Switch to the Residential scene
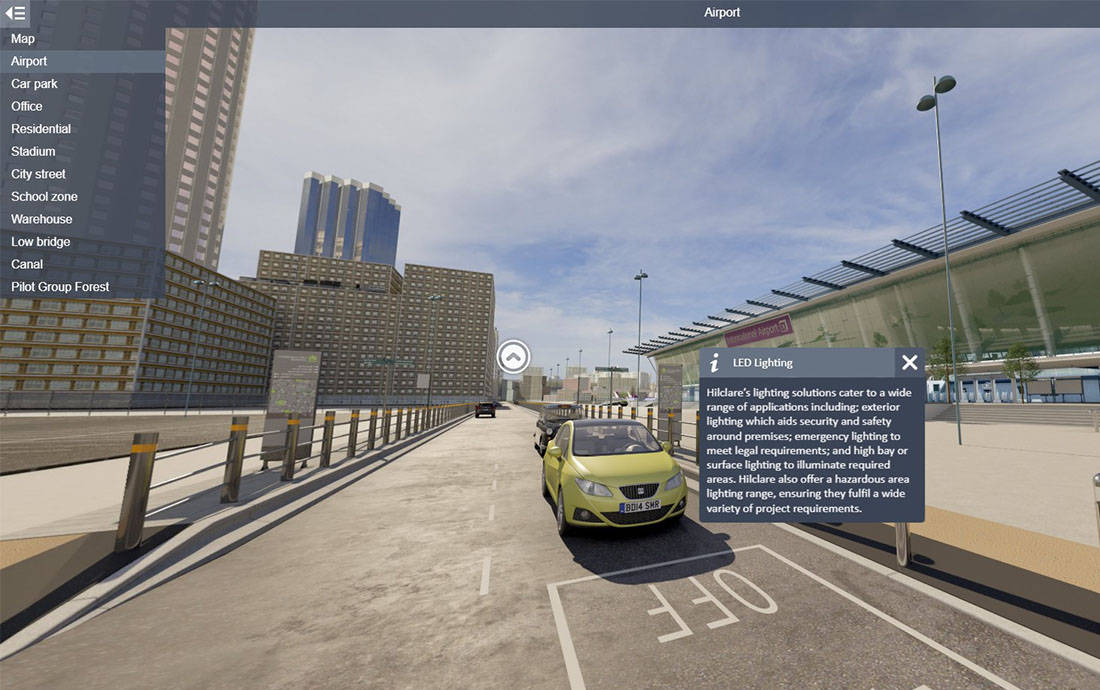Screen dimensions: 1100x690 [41, 129]
